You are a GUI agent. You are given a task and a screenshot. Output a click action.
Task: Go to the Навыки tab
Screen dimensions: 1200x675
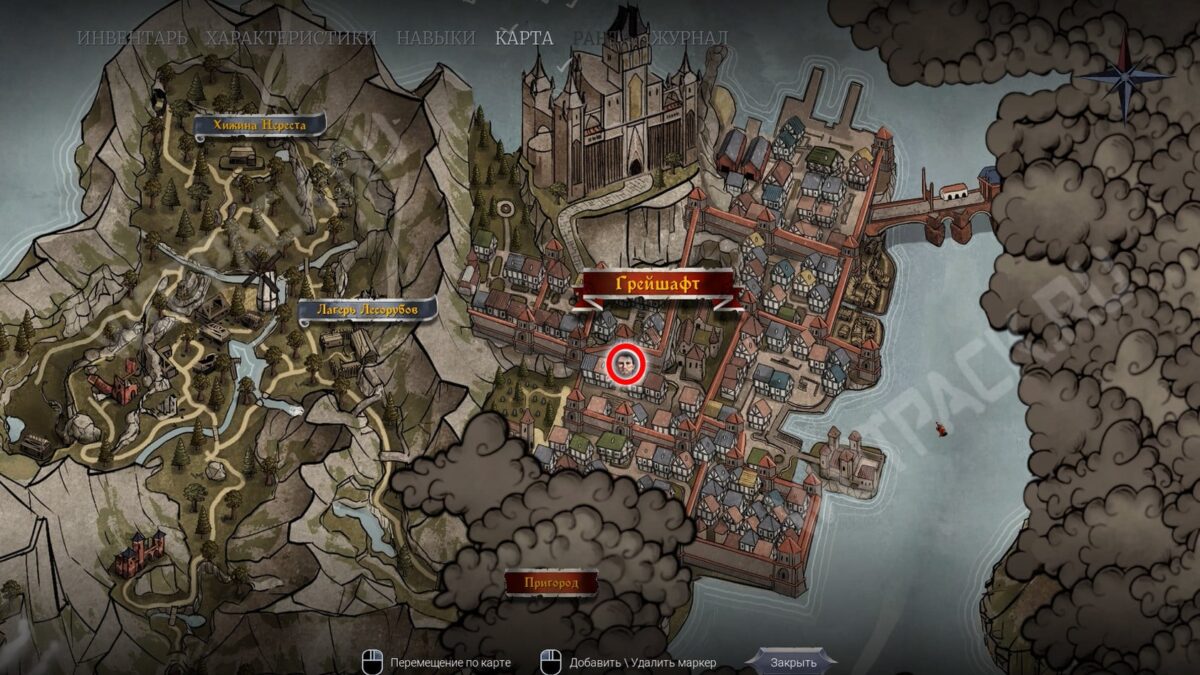435,38
